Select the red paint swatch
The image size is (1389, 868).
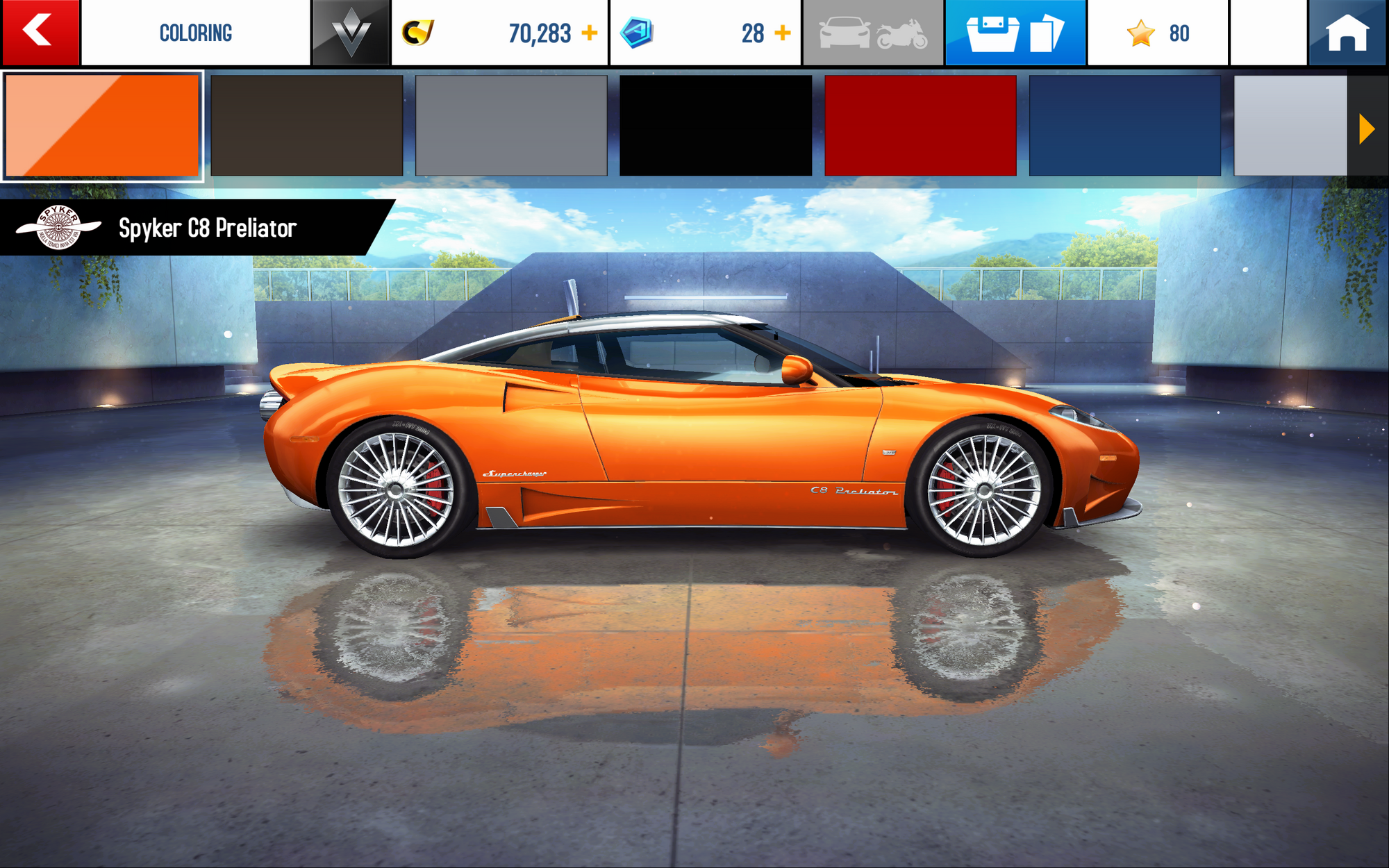pos(920,126)
